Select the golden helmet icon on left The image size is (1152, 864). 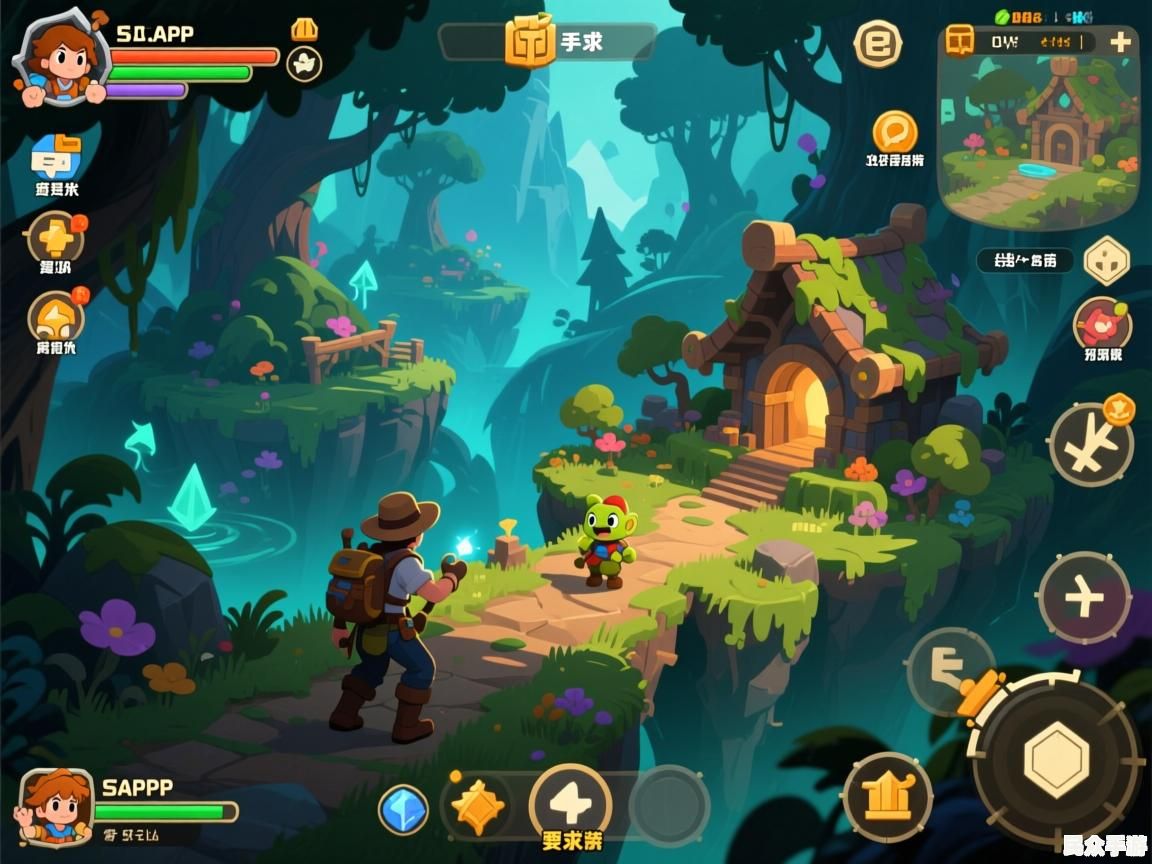coord(56,317)
